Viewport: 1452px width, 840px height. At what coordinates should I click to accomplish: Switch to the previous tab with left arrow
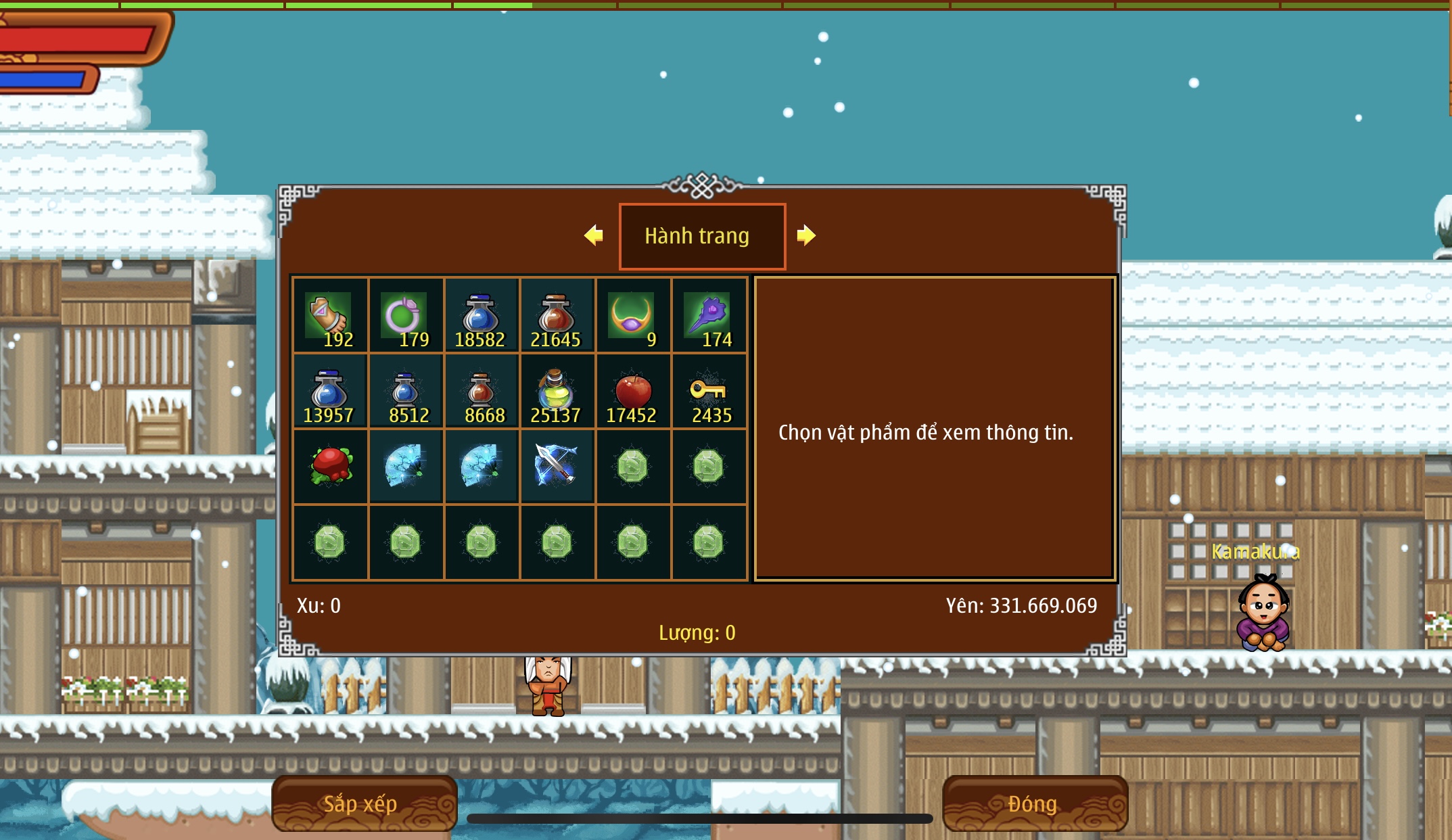(x=594, y=235)
